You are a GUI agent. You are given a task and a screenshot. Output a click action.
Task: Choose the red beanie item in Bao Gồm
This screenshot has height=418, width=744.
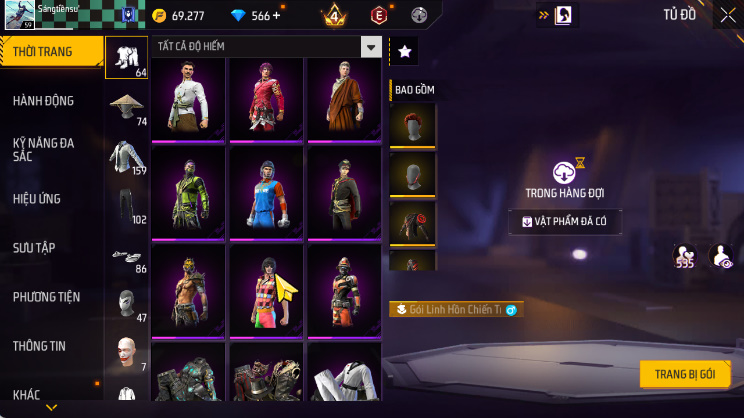point(412,126)
